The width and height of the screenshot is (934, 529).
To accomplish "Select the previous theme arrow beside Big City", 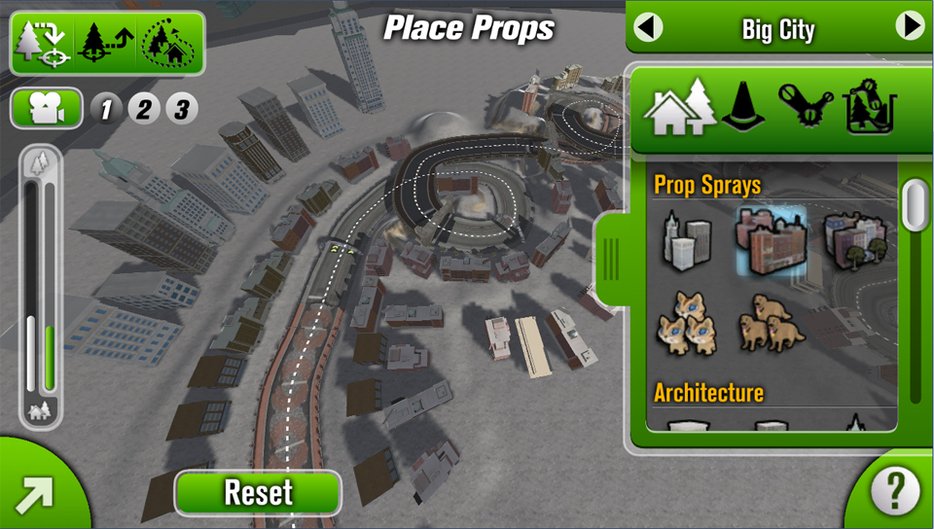I will click(x=648, y=27).
